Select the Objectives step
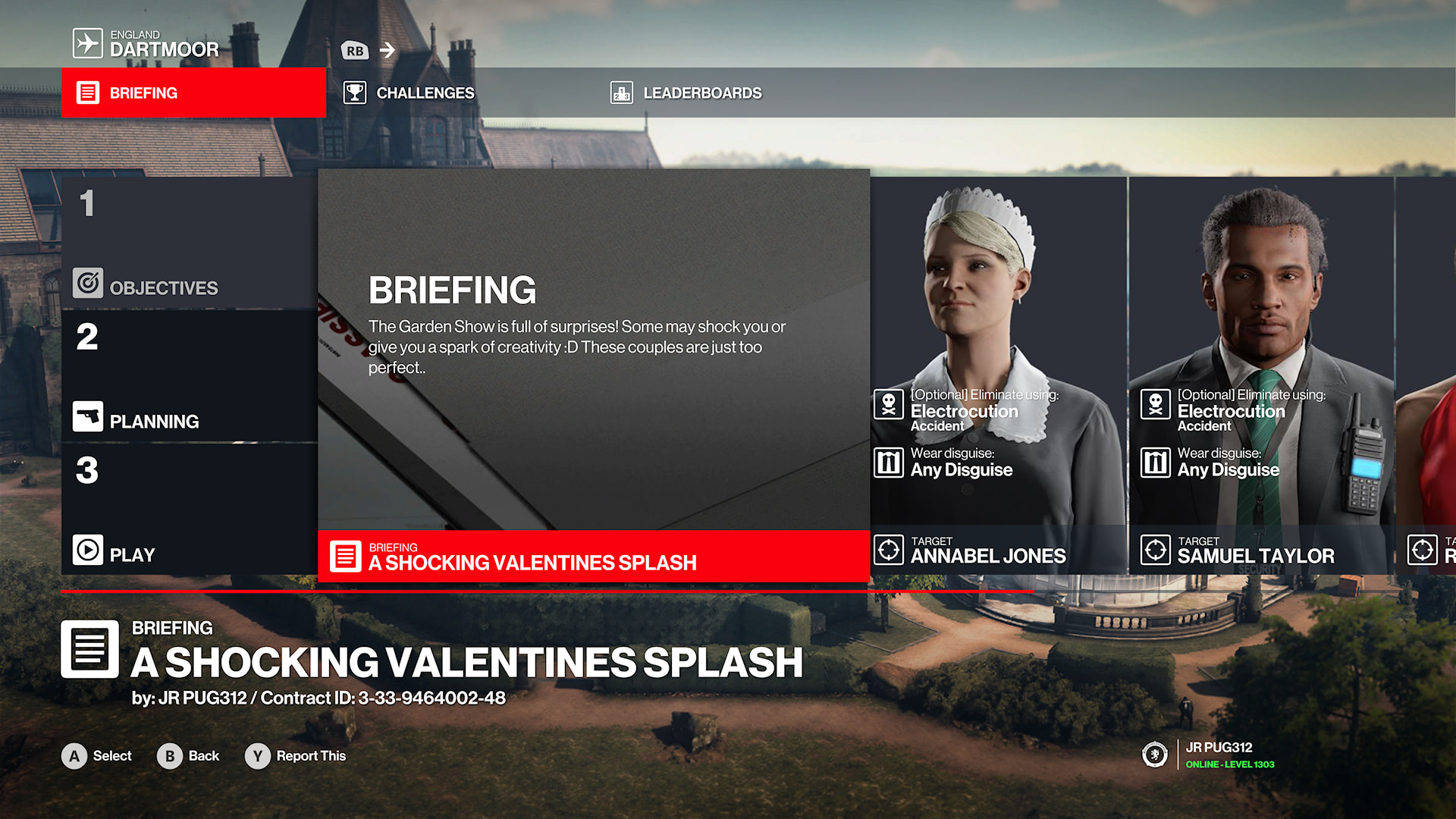1456x819 pixels. tap(189, 243)
